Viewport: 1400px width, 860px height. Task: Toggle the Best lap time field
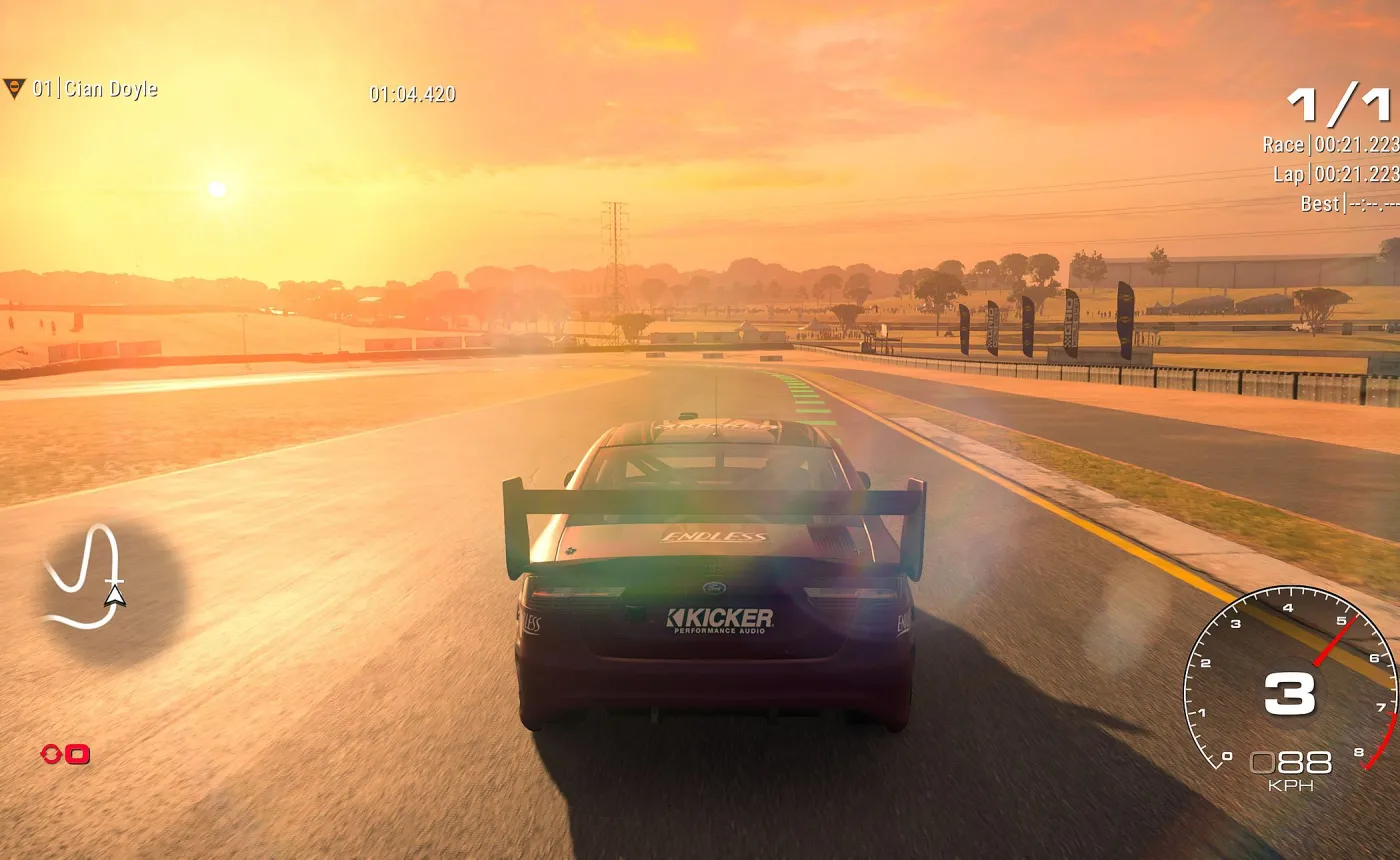coord(1350,203)
